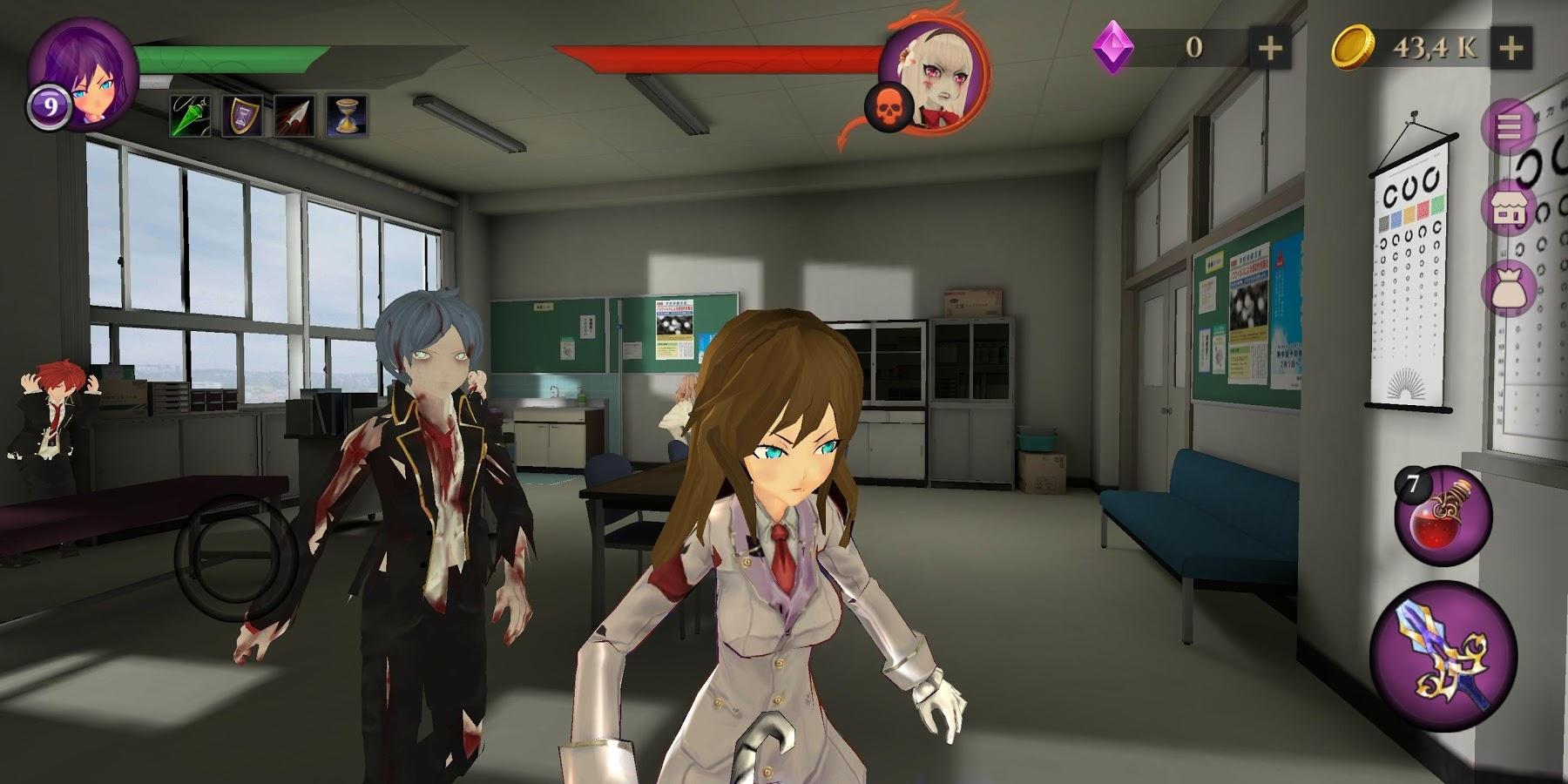Buy gems with the plus button

coord(1271,48)
